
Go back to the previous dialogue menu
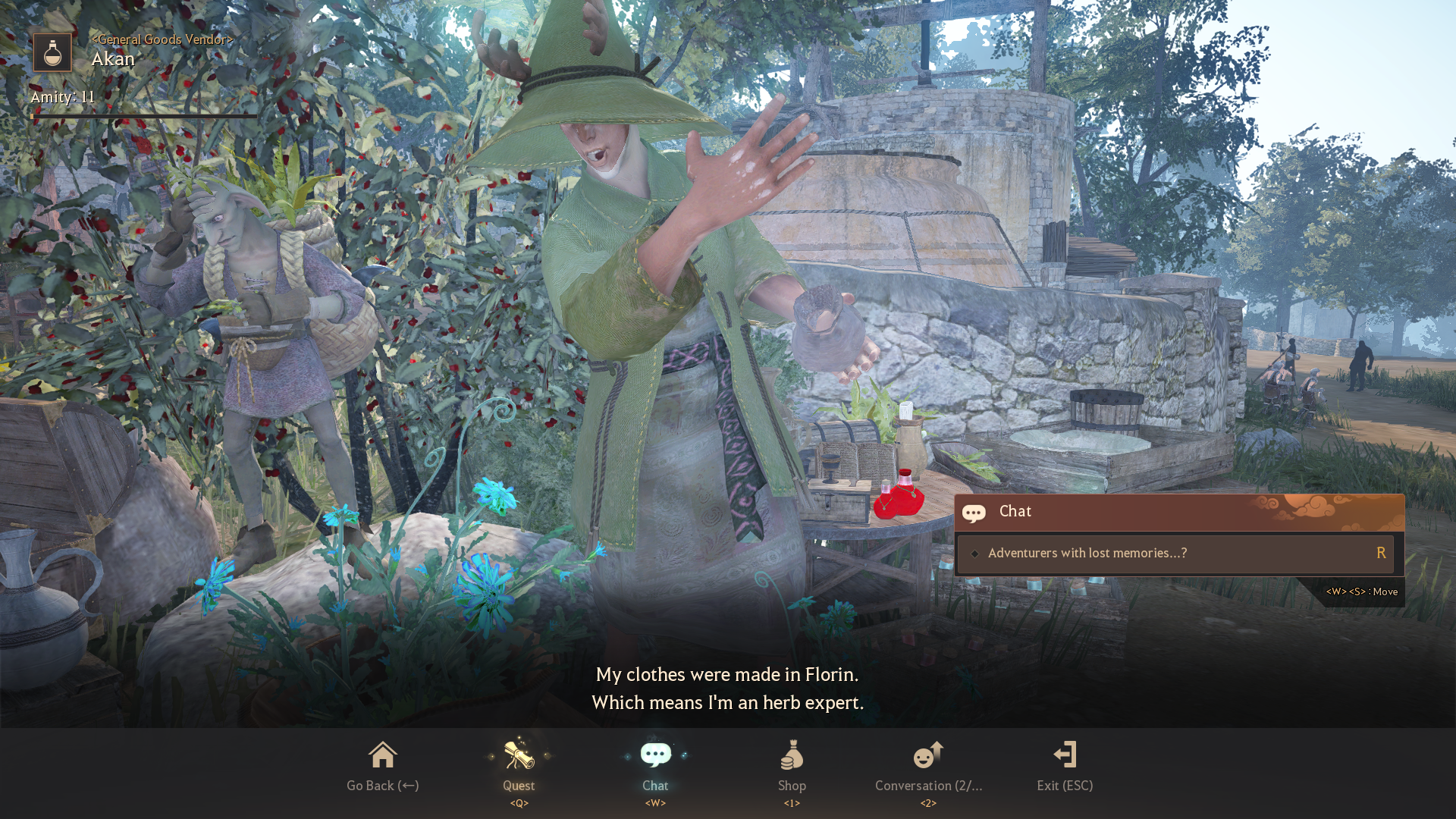[x=382, y=766]
